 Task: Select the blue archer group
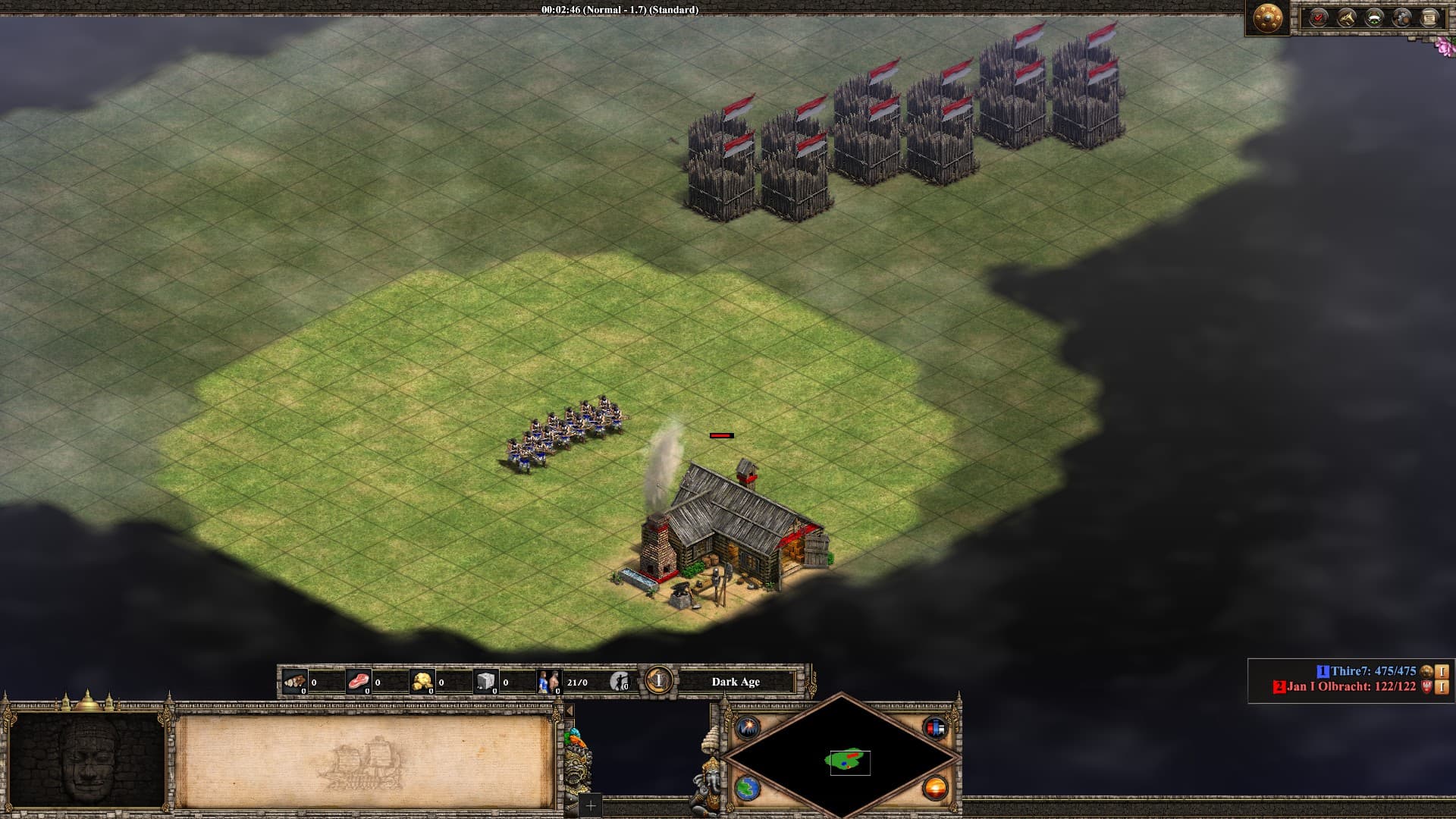565,432
